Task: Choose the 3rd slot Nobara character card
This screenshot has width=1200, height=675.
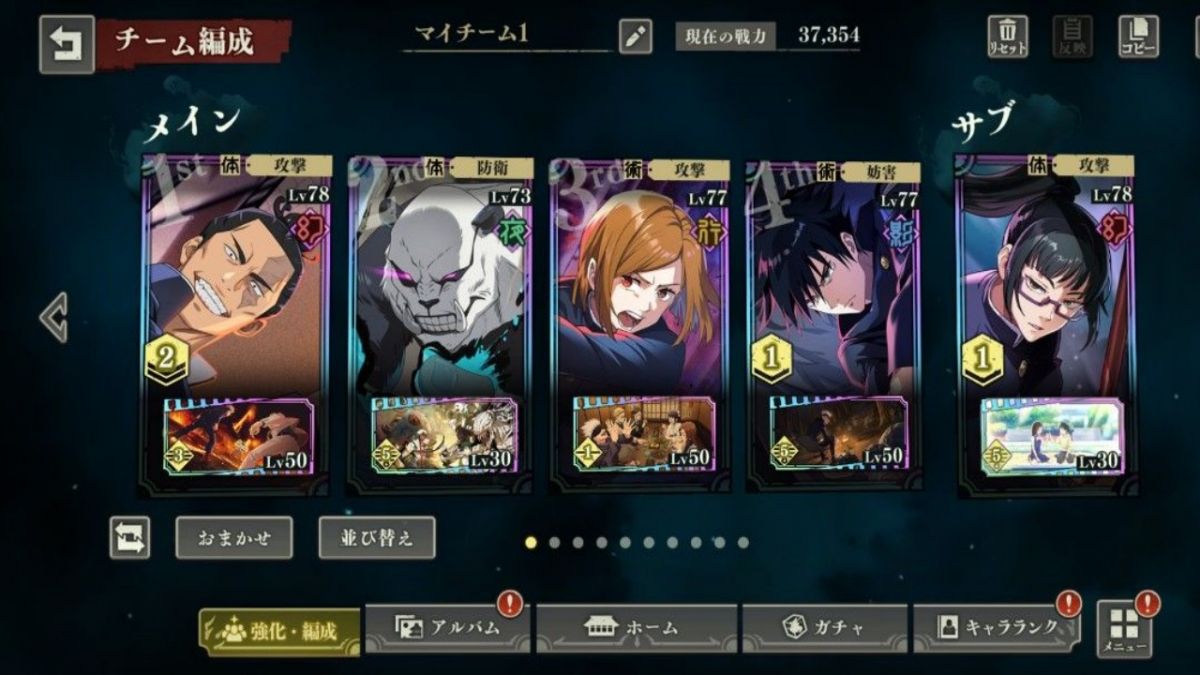Action: pos(640,290)
